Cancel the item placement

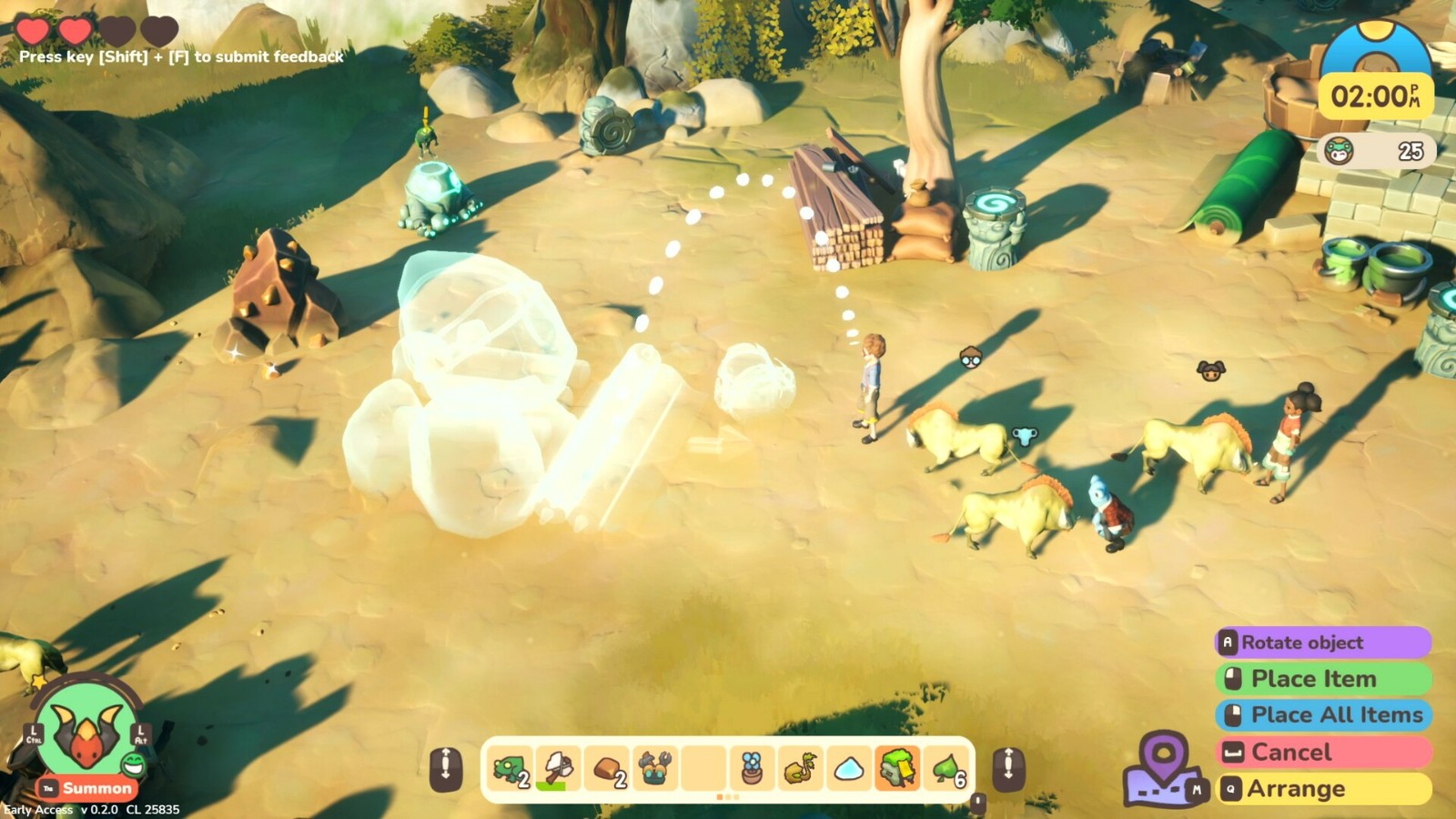tap(1323, 753)
